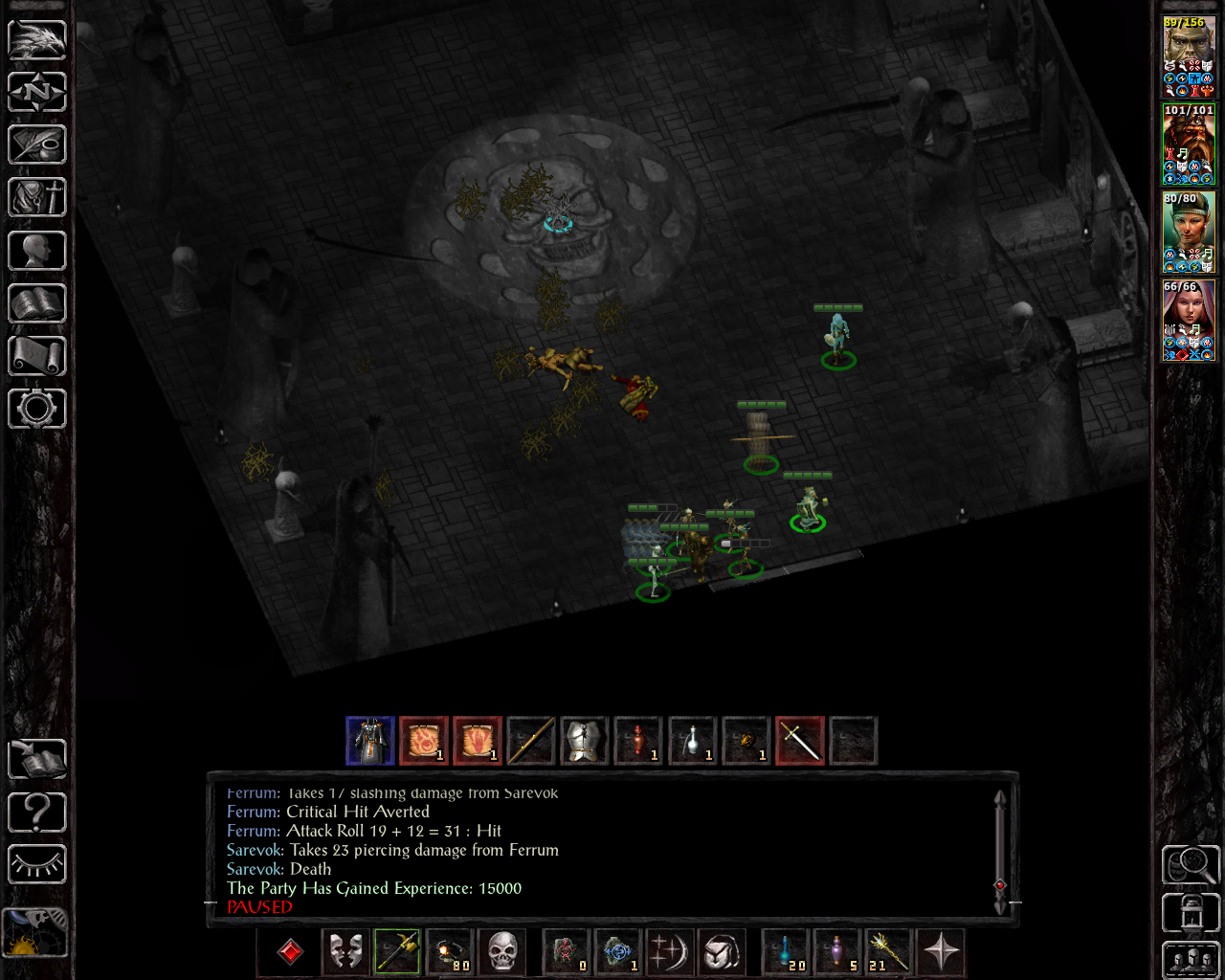Cast the memorized quick spell showing 1
Screen dimensions: 1225x980
pyautogui.click(x=618, y=952)
